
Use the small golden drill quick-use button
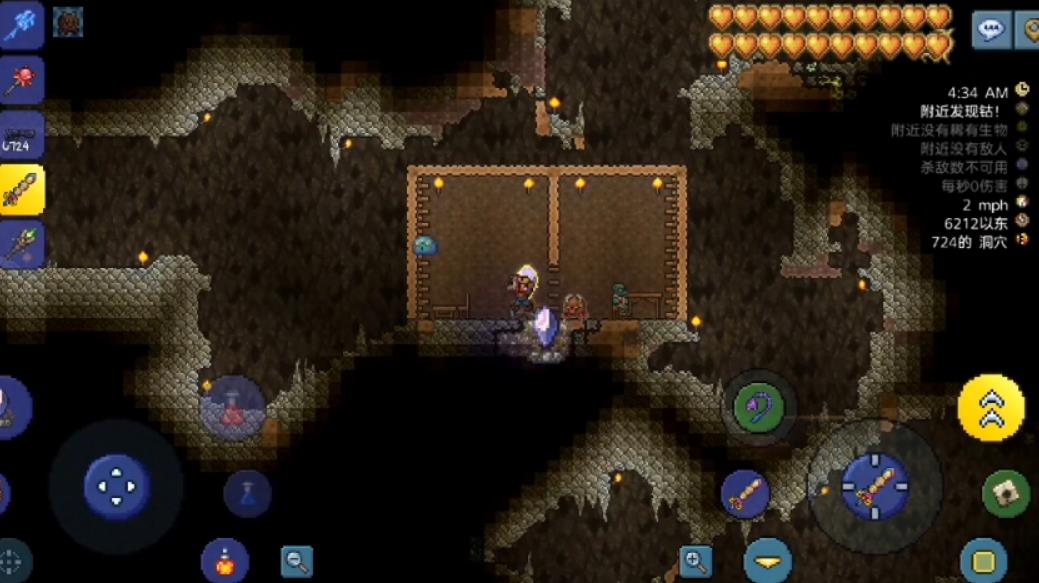(745, 494)
